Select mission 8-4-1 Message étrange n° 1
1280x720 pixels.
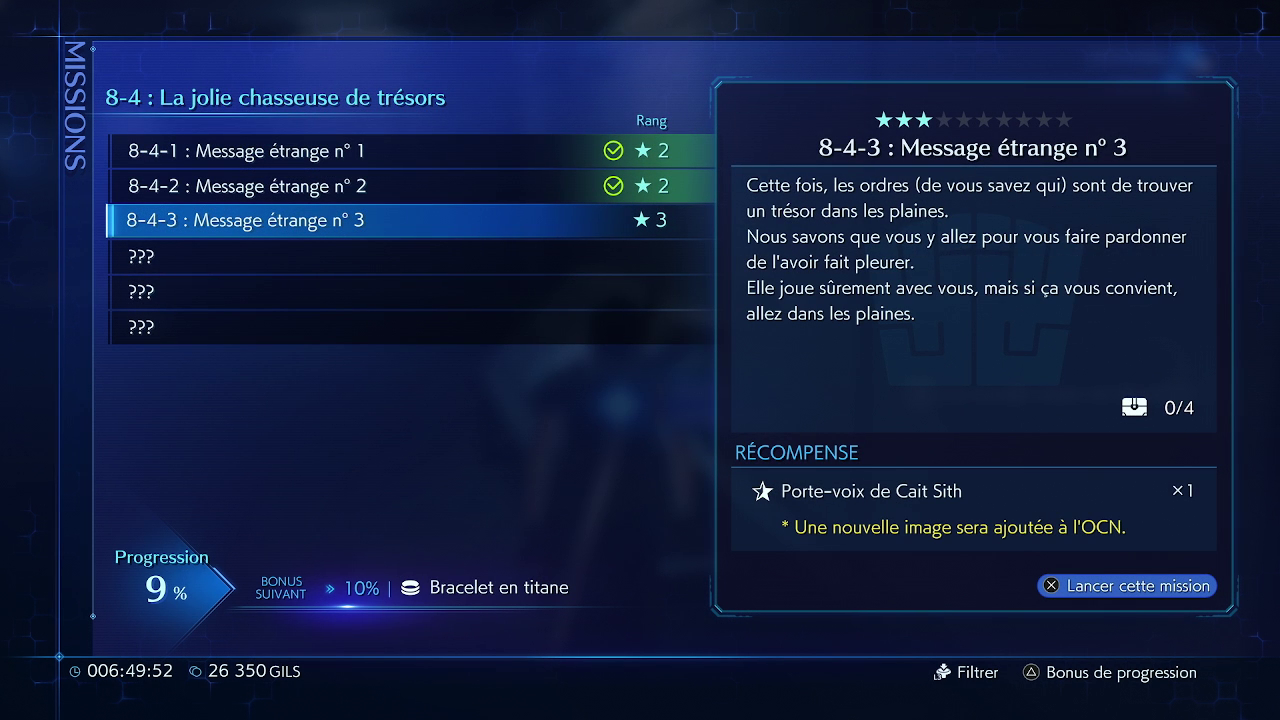click(x=400, y=151)
